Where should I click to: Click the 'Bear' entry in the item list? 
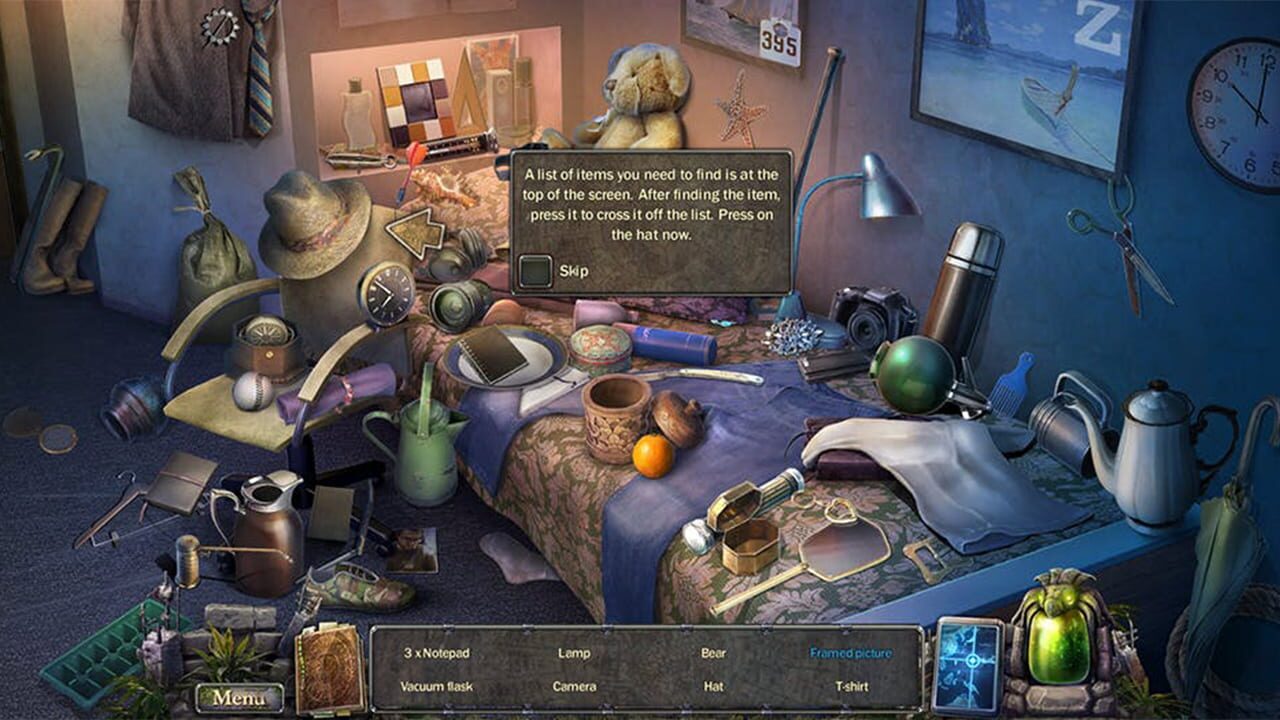point(715,652)
